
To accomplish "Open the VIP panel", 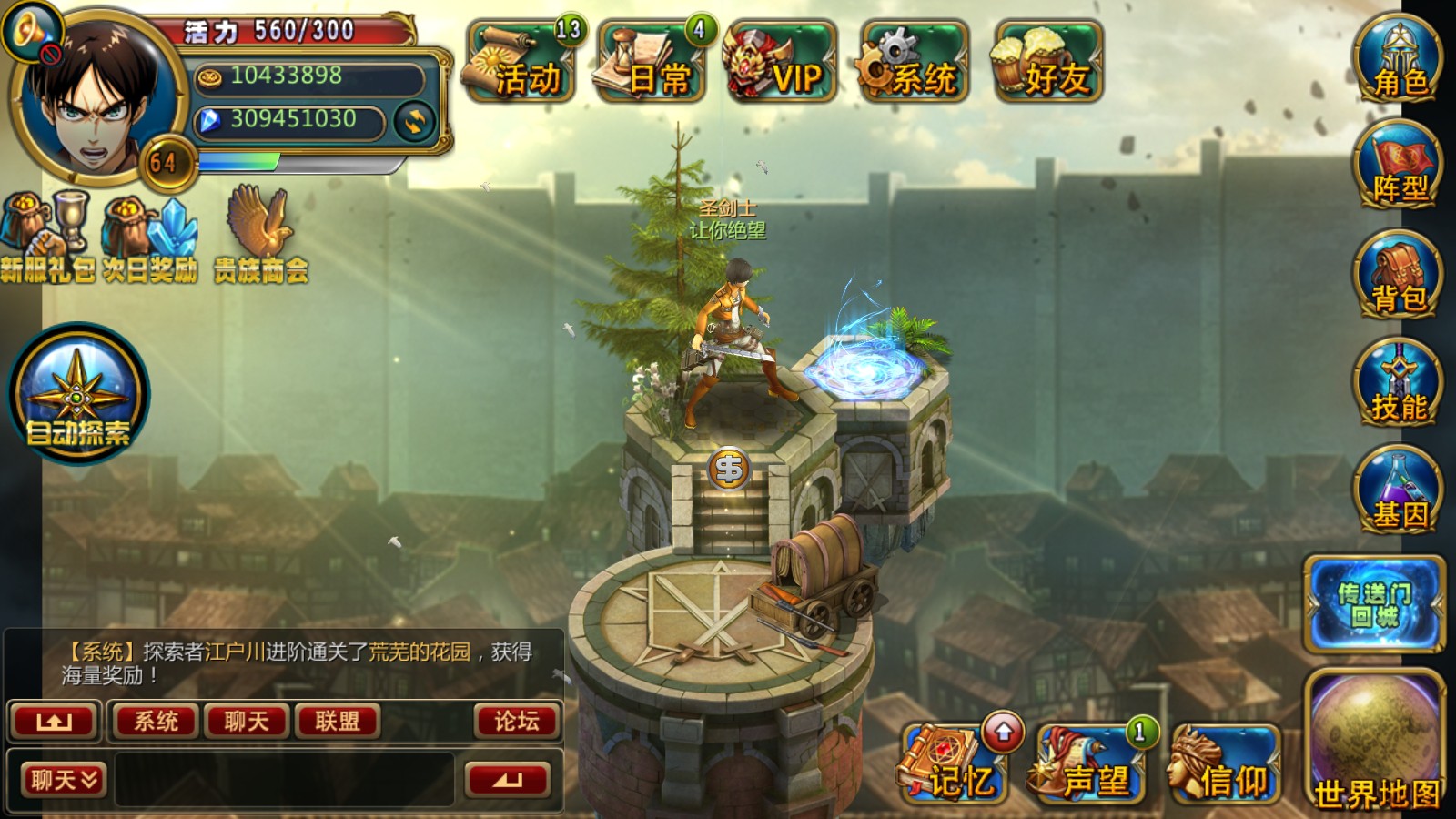I will point(781,62).
